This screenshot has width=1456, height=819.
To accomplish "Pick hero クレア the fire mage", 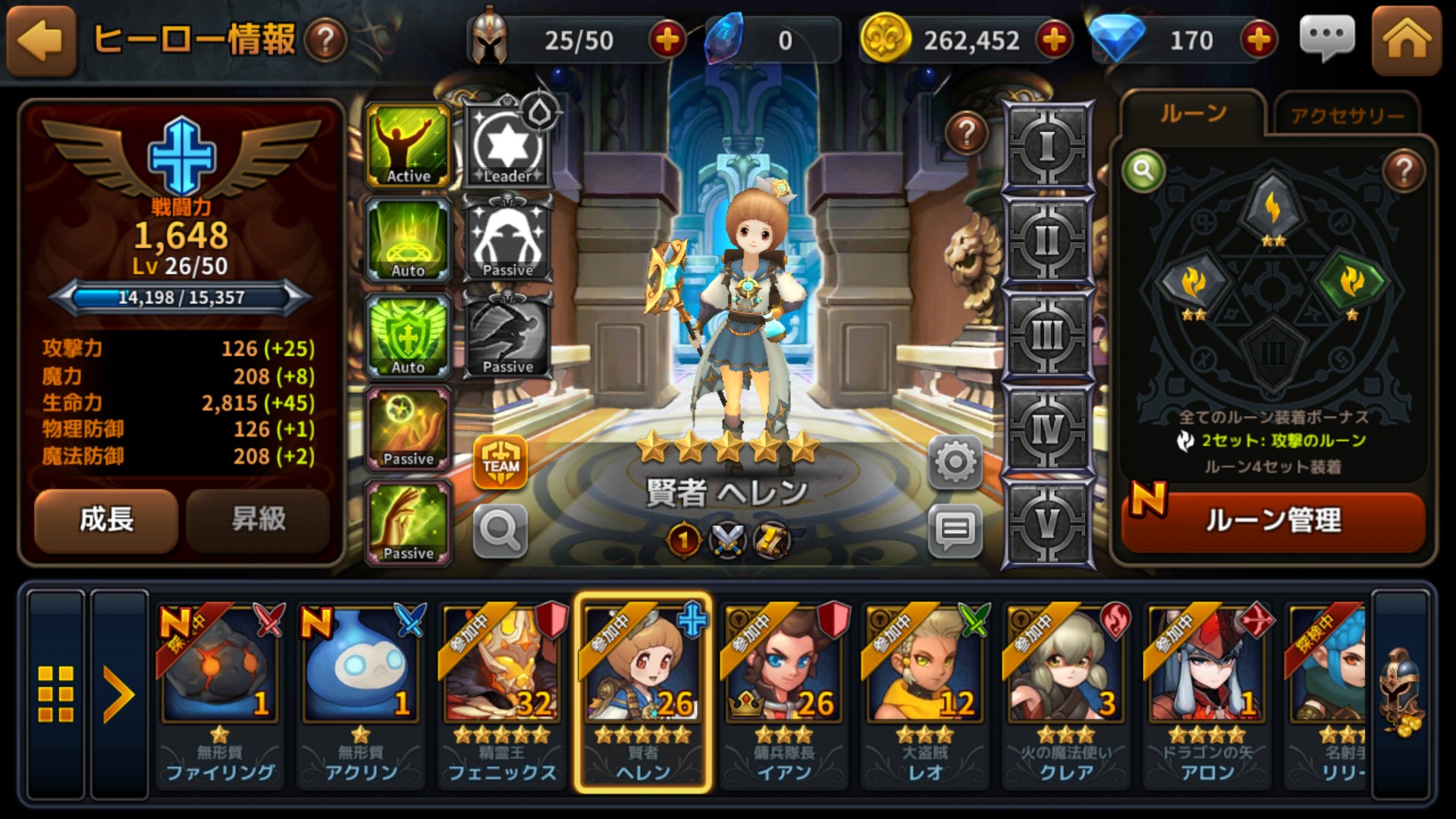I will [x=1066, y=692].
